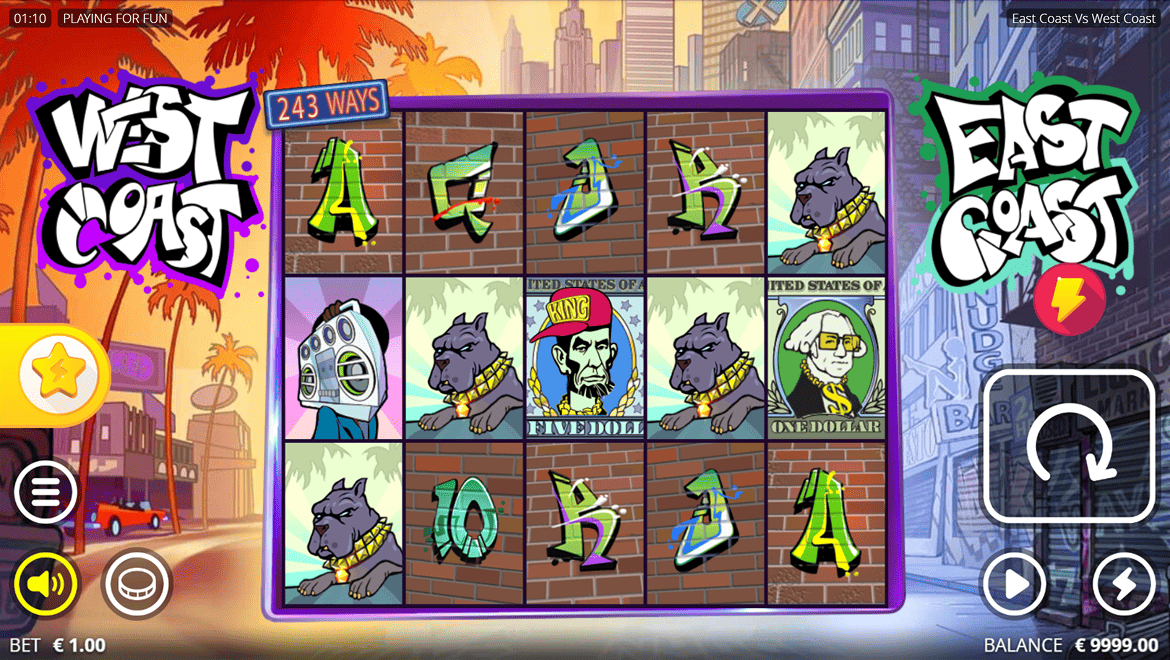Open the coin bet settings button
Screen dimensions: 1170x660
click(136, 584)
